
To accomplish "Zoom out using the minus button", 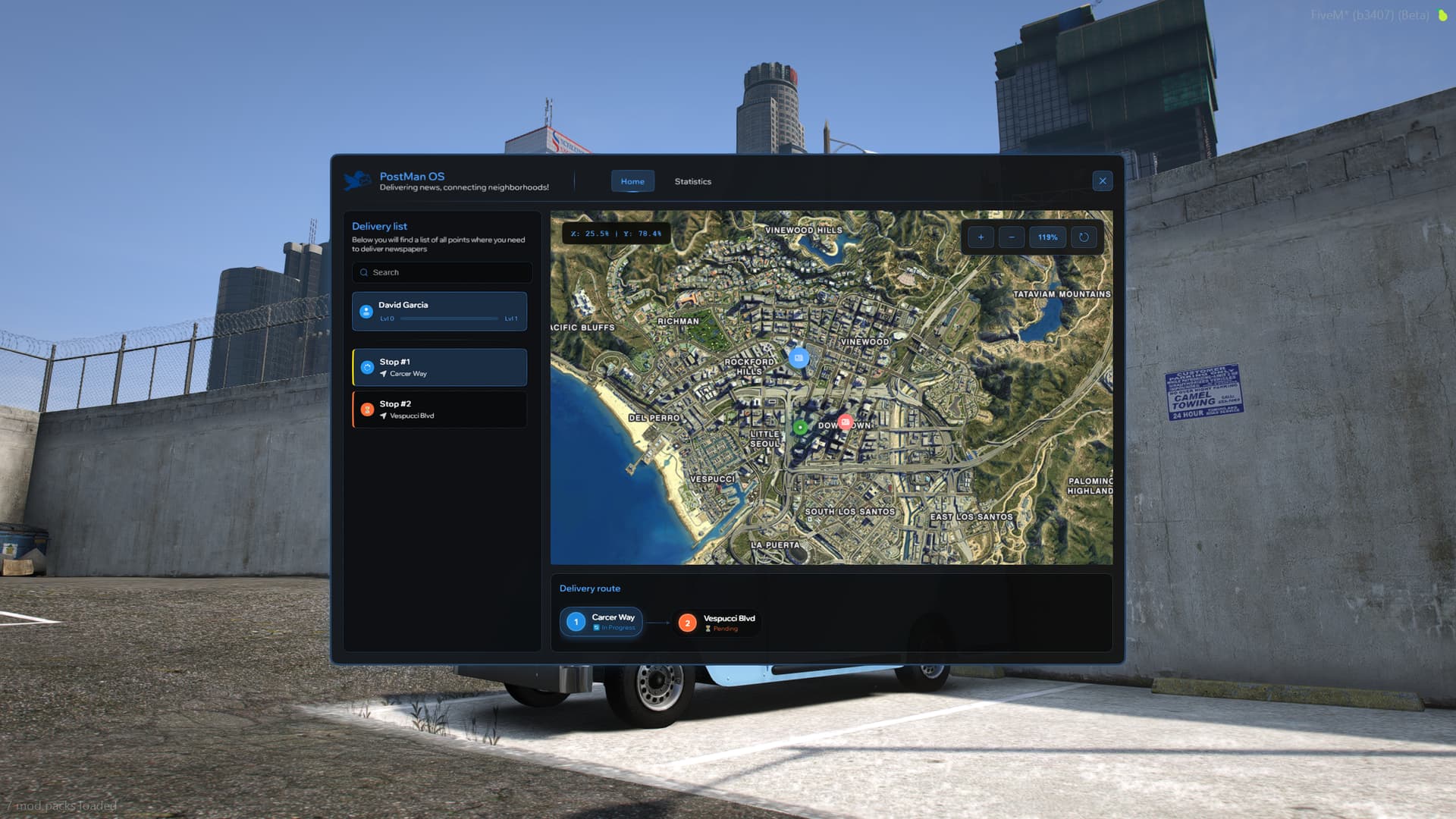I will tap(1011, 237).
